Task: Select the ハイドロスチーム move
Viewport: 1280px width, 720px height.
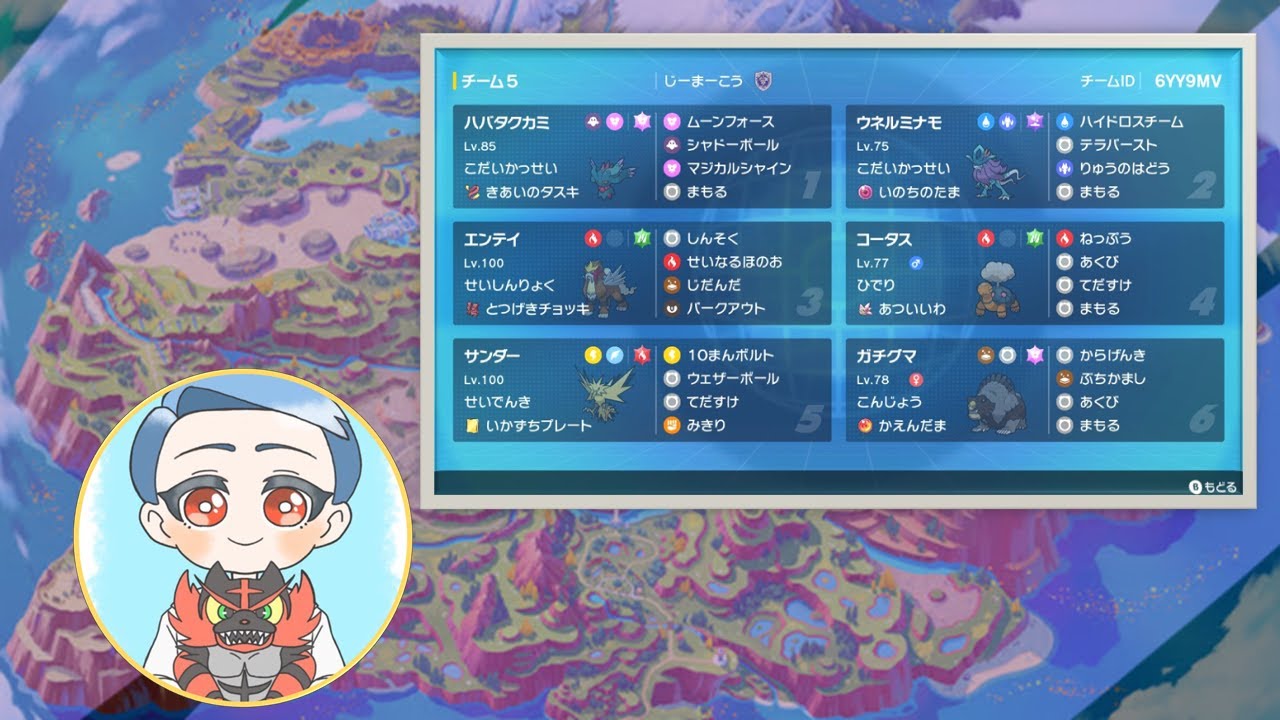Action: click(x=1130, y=122)
